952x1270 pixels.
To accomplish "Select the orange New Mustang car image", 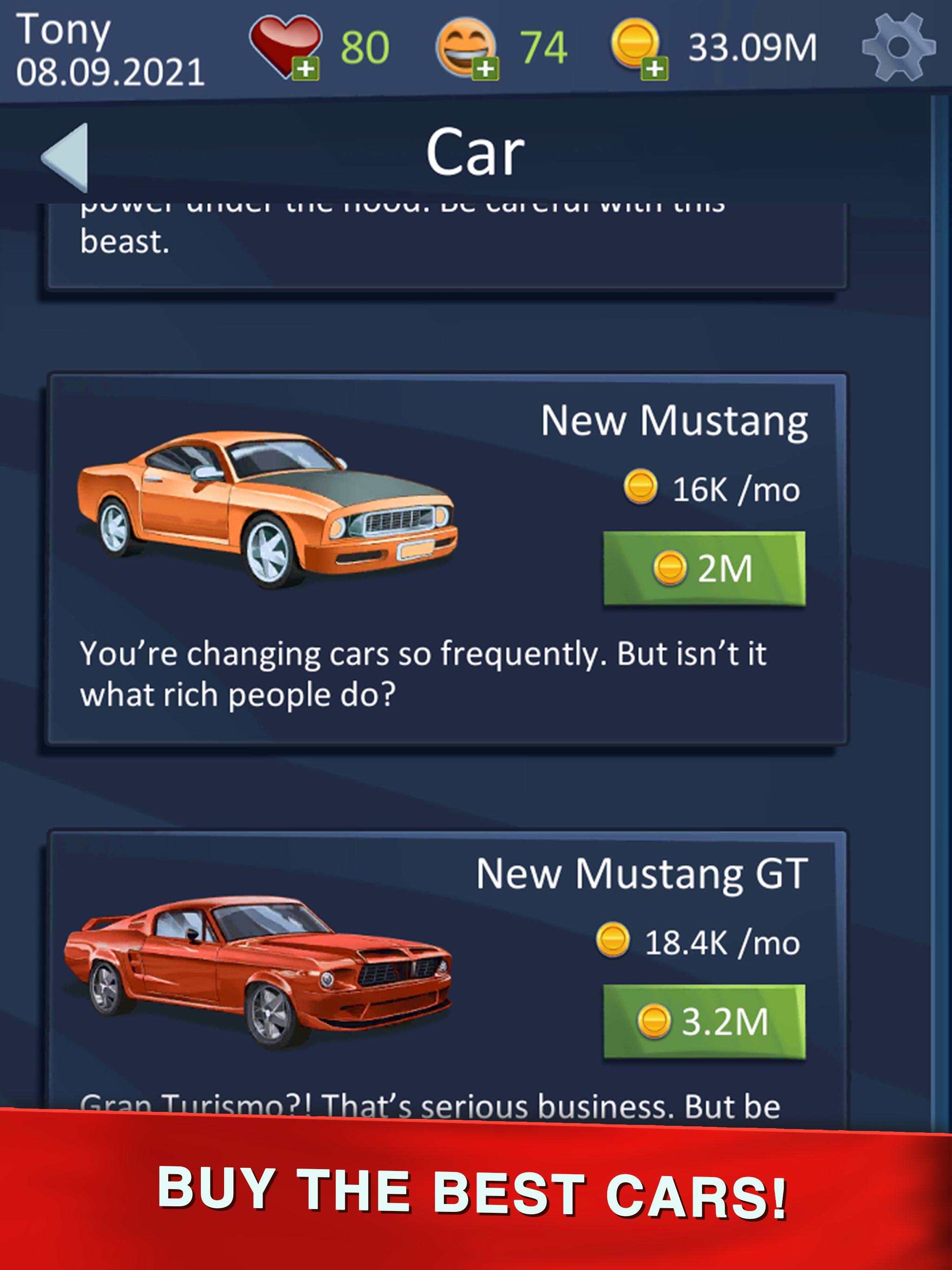I will pos(267,508).
